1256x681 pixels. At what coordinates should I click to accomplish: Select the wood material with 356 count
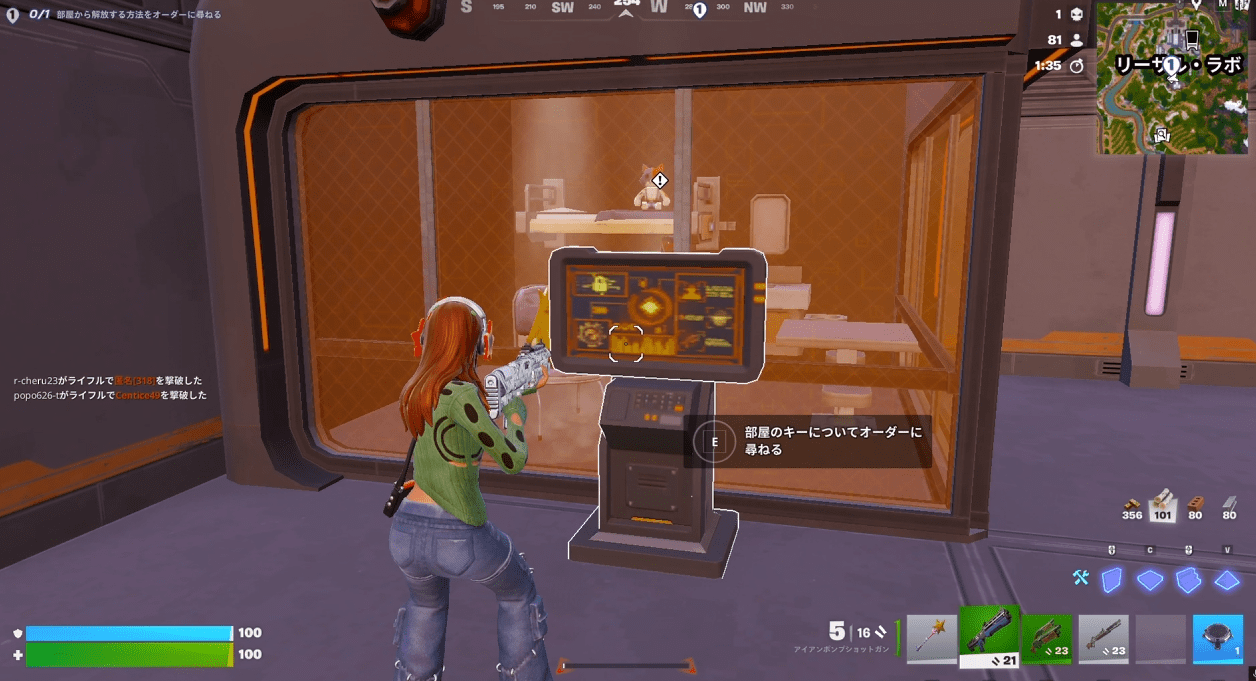[x=1132, y=503]
